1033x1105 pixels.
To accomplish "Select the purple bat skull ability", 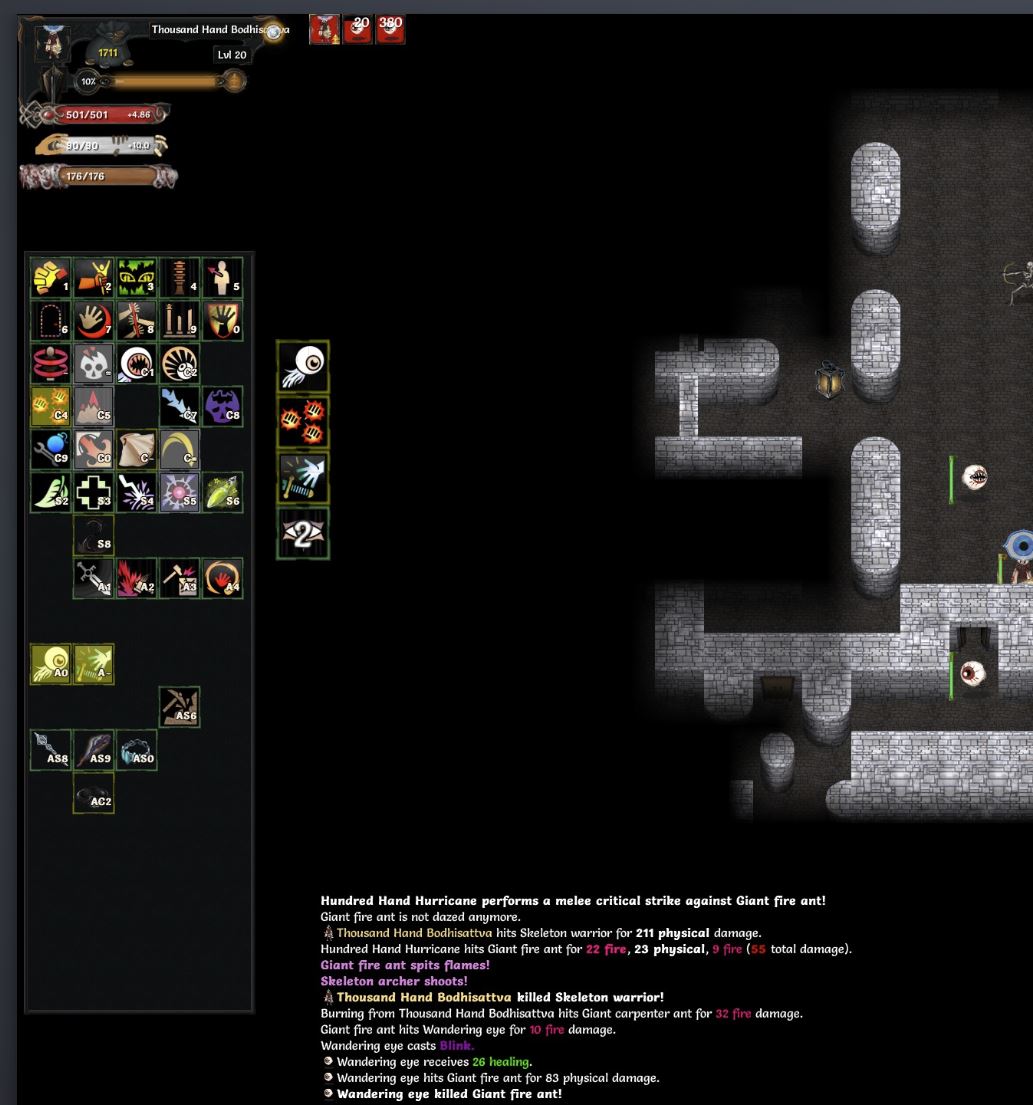I will pyautogui.click(x=222, y=406).
